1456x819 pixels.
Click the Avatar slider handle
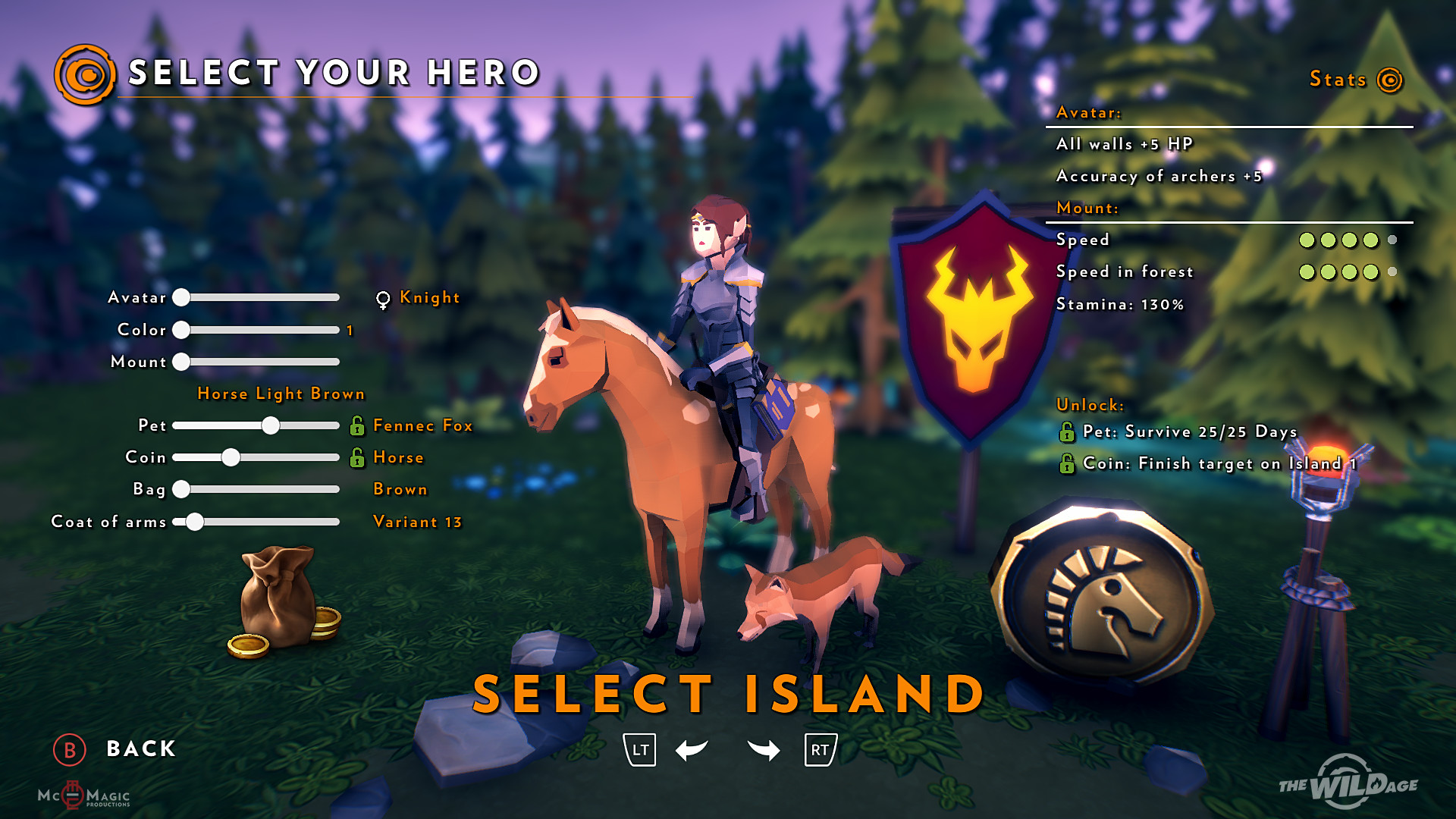pos(181,297)
